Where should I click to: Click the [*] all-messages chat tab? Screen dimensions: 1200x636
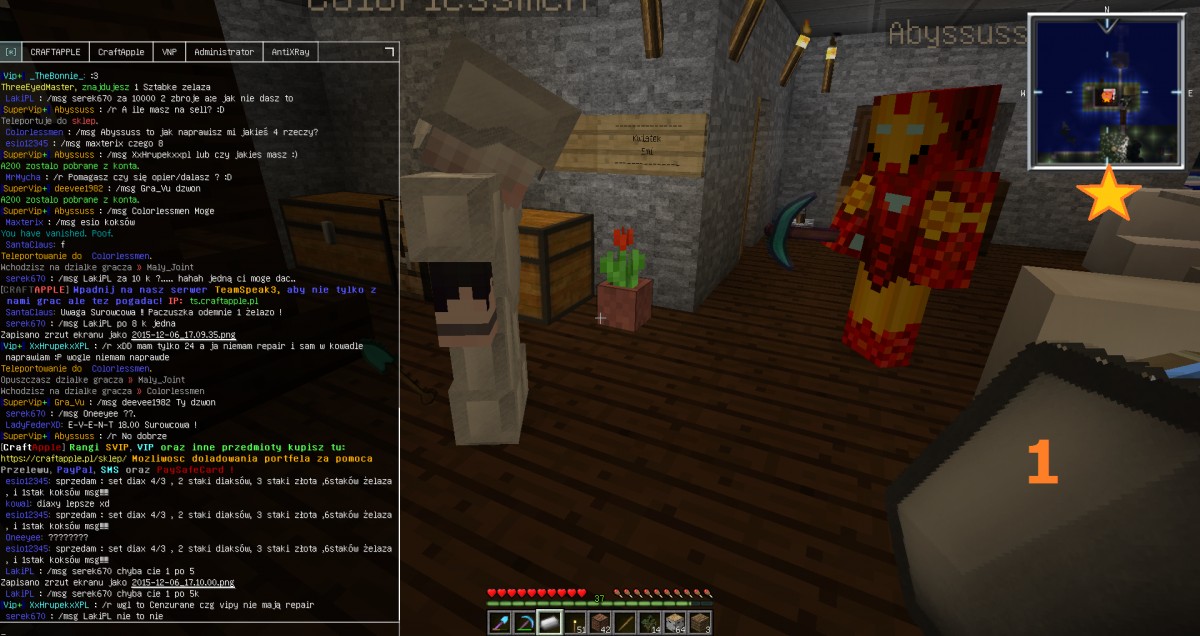coord(11,51)
